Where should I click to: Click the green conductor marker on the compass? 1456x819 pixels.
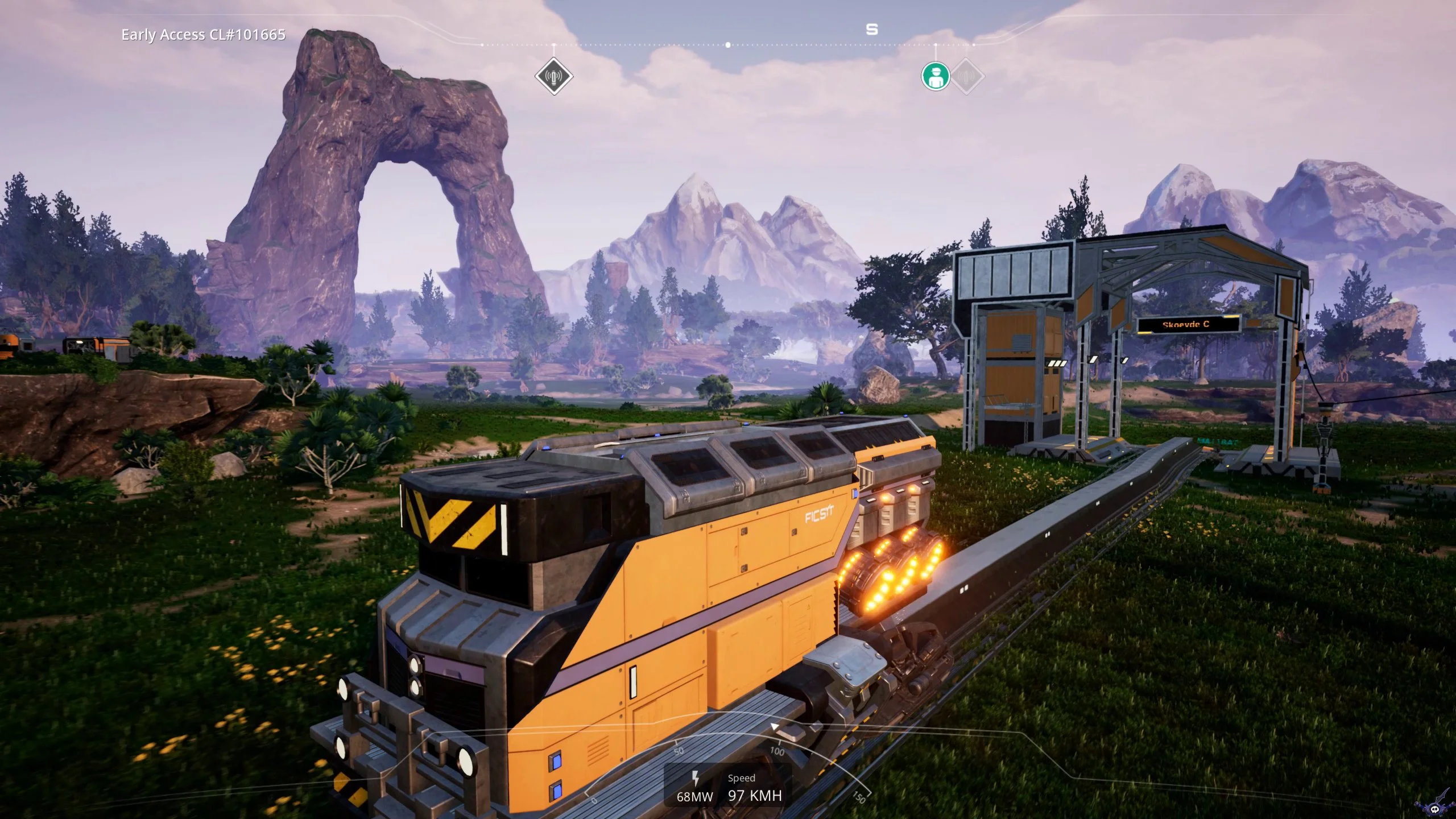(x=935, y=75)
